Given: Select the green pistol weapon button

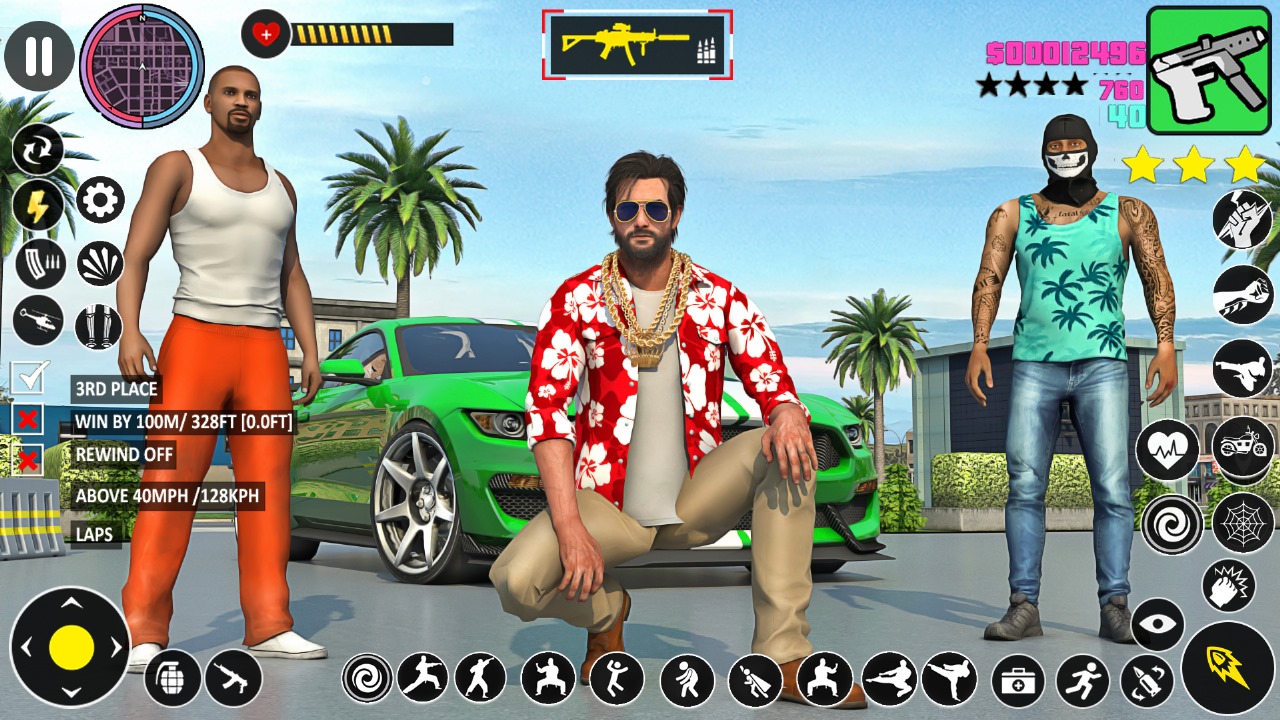Looking at the screenshot, I should pyautogui.click(x=1208, y=70).
